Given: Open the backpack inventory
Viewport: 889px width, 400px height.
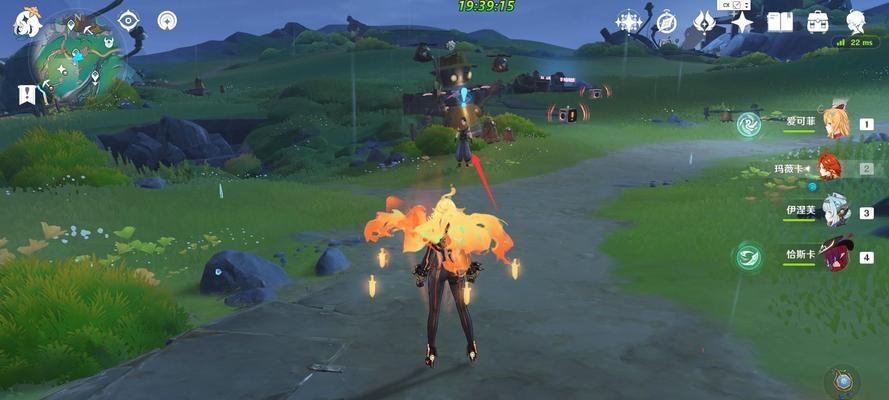Looking at the screenshot, I should point(817,22).
